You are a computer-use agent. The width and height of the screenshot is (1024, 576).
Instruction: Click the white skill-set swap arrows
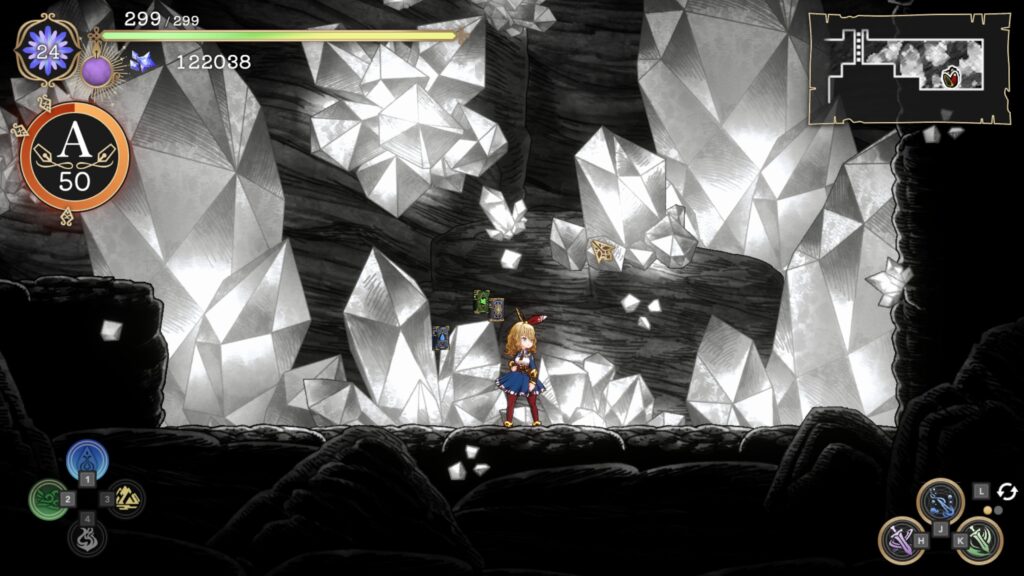pyautogui.click(x=1006, y=491)
